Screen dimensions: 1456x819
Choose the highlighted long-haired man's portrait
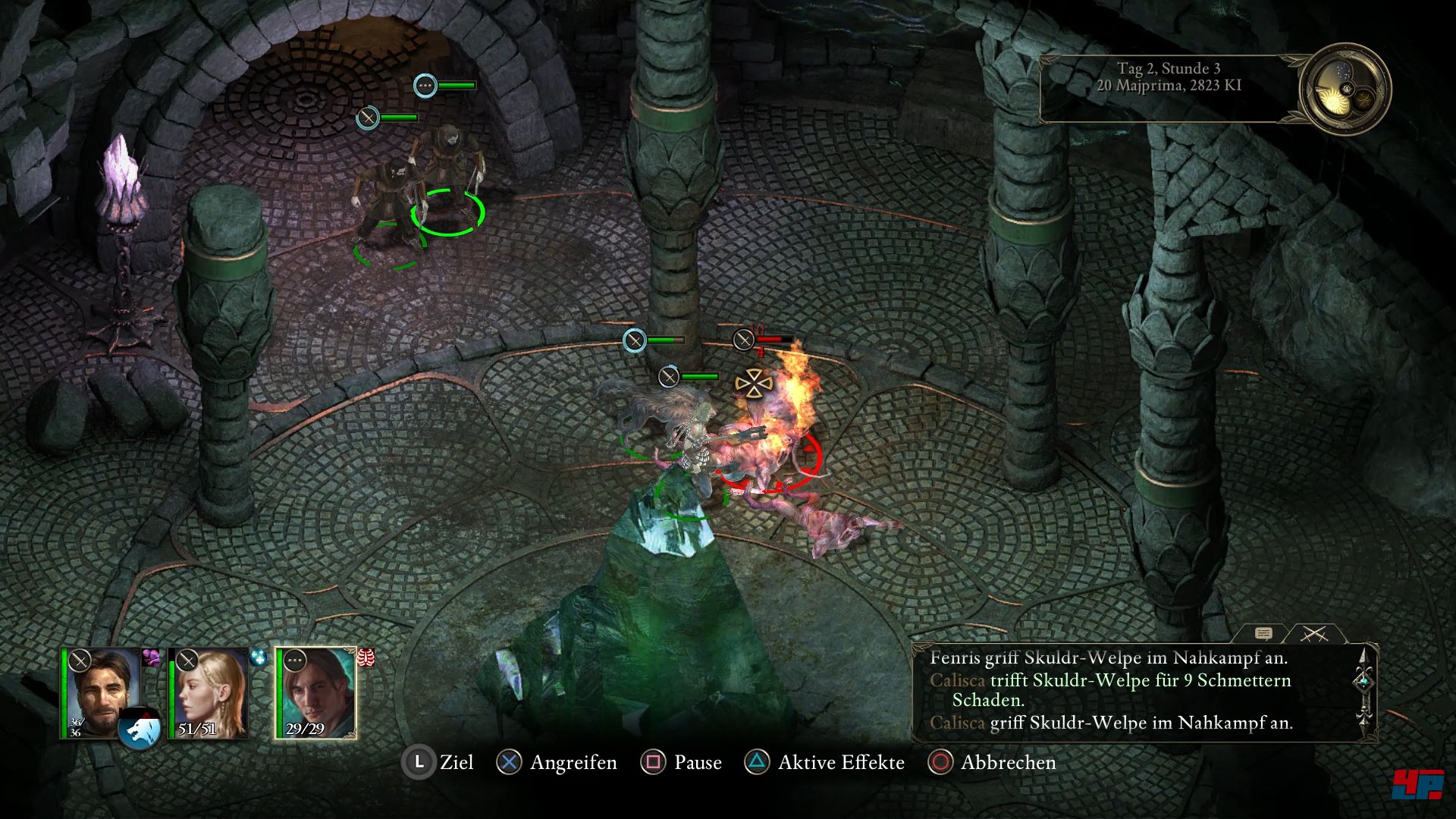(317, 692)
